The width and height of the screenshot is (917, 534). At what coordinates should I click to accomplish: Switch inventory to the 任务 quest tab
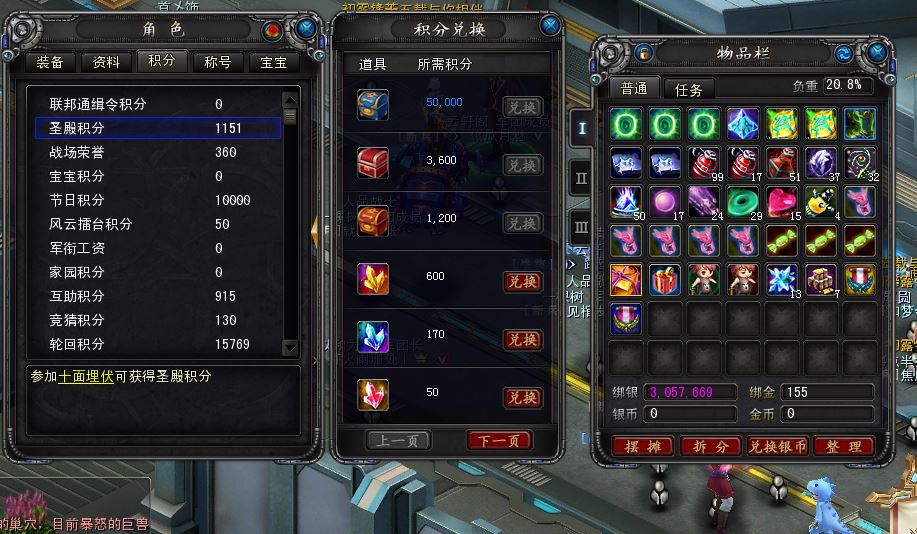tap(688, 89)
